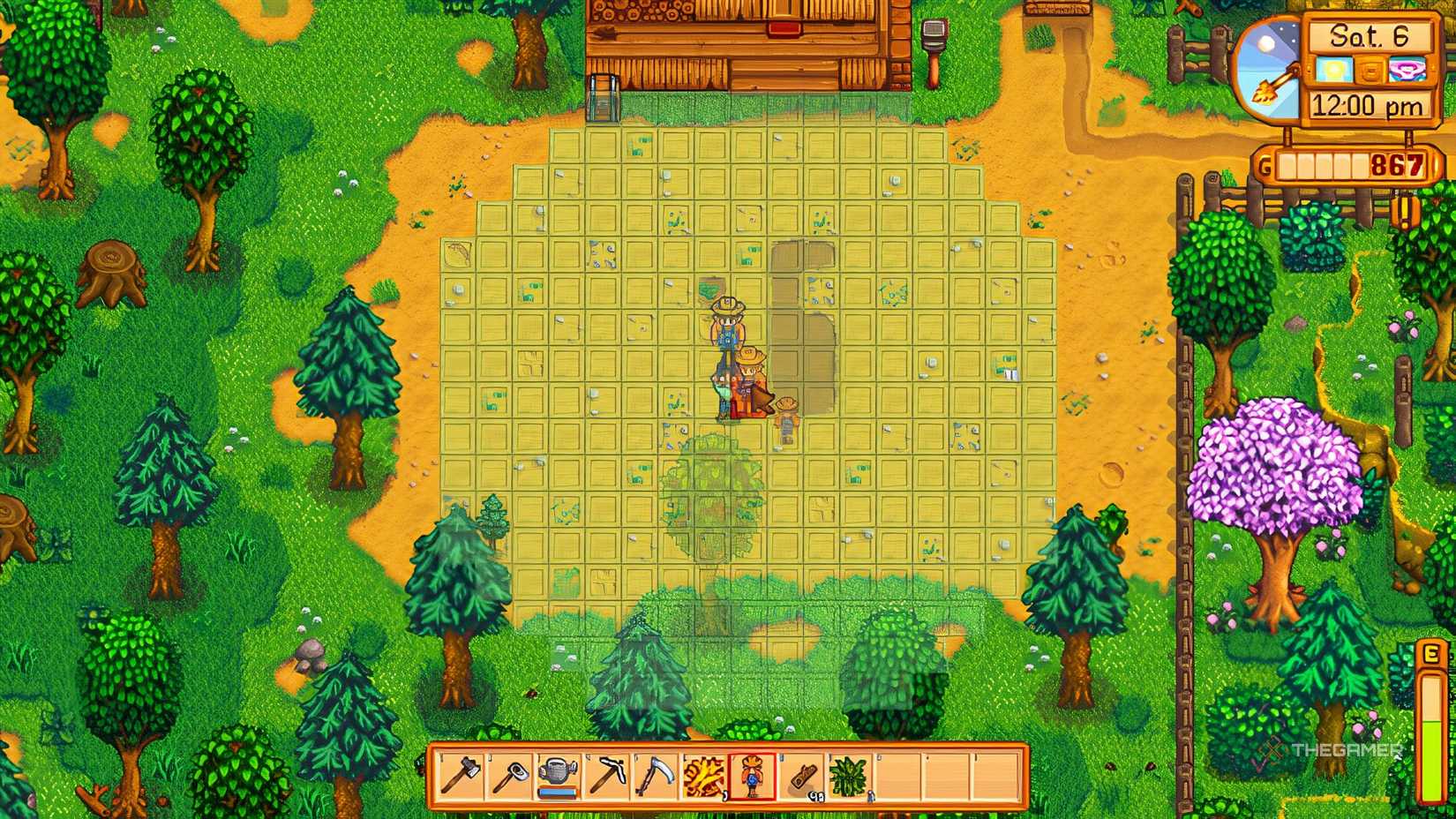1456x819 pixels.
Task: Select the highlighted Scarecrow item
Action: pyautogui.click(x=754, y=775)
